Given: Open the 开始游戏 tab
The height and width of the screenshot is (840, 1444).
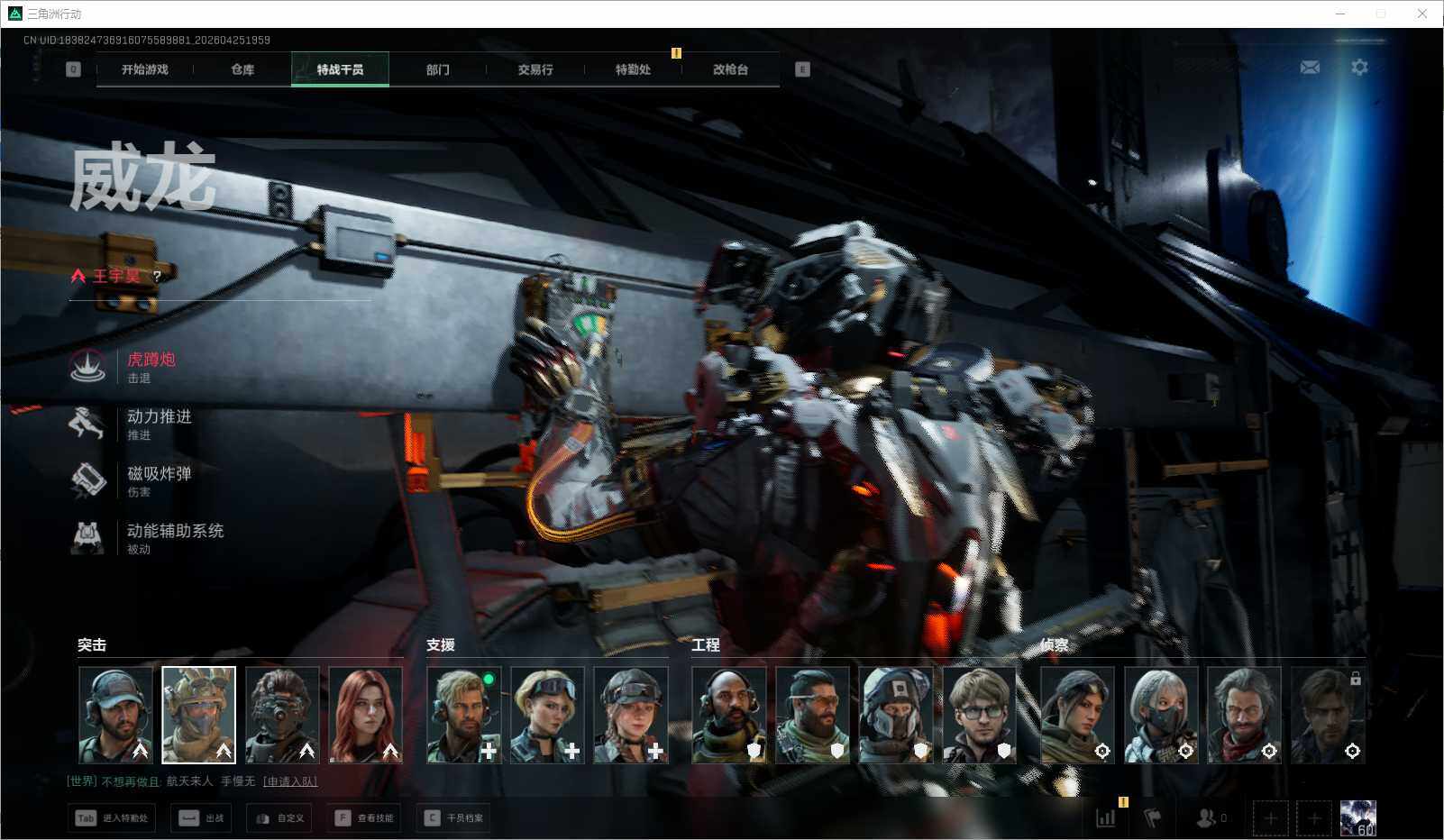Looking at the screenshot, I should 145,69.
